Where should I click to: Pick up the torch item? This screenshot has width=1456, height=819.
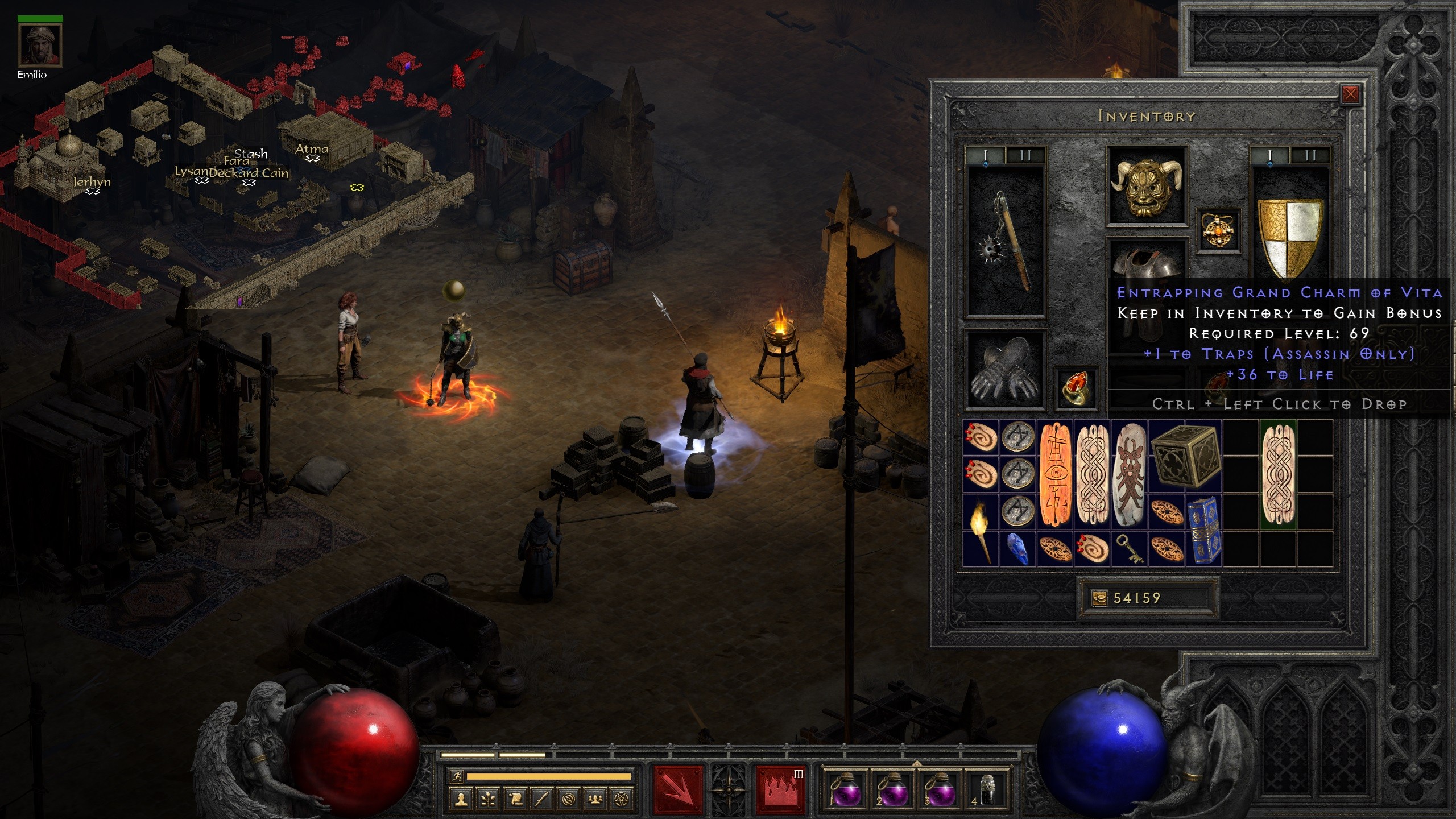[981, 529]
